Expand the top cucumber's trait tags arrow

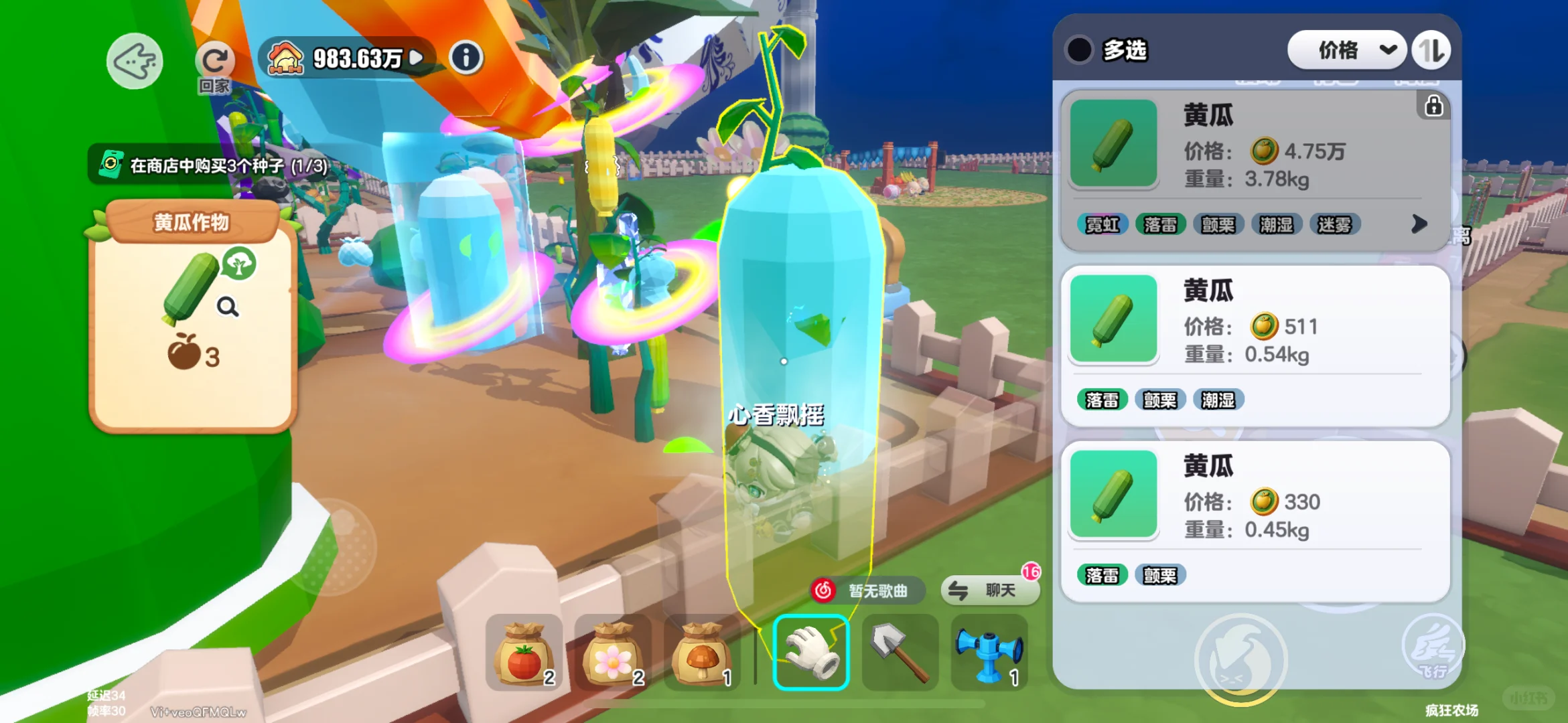[1419, 224]
